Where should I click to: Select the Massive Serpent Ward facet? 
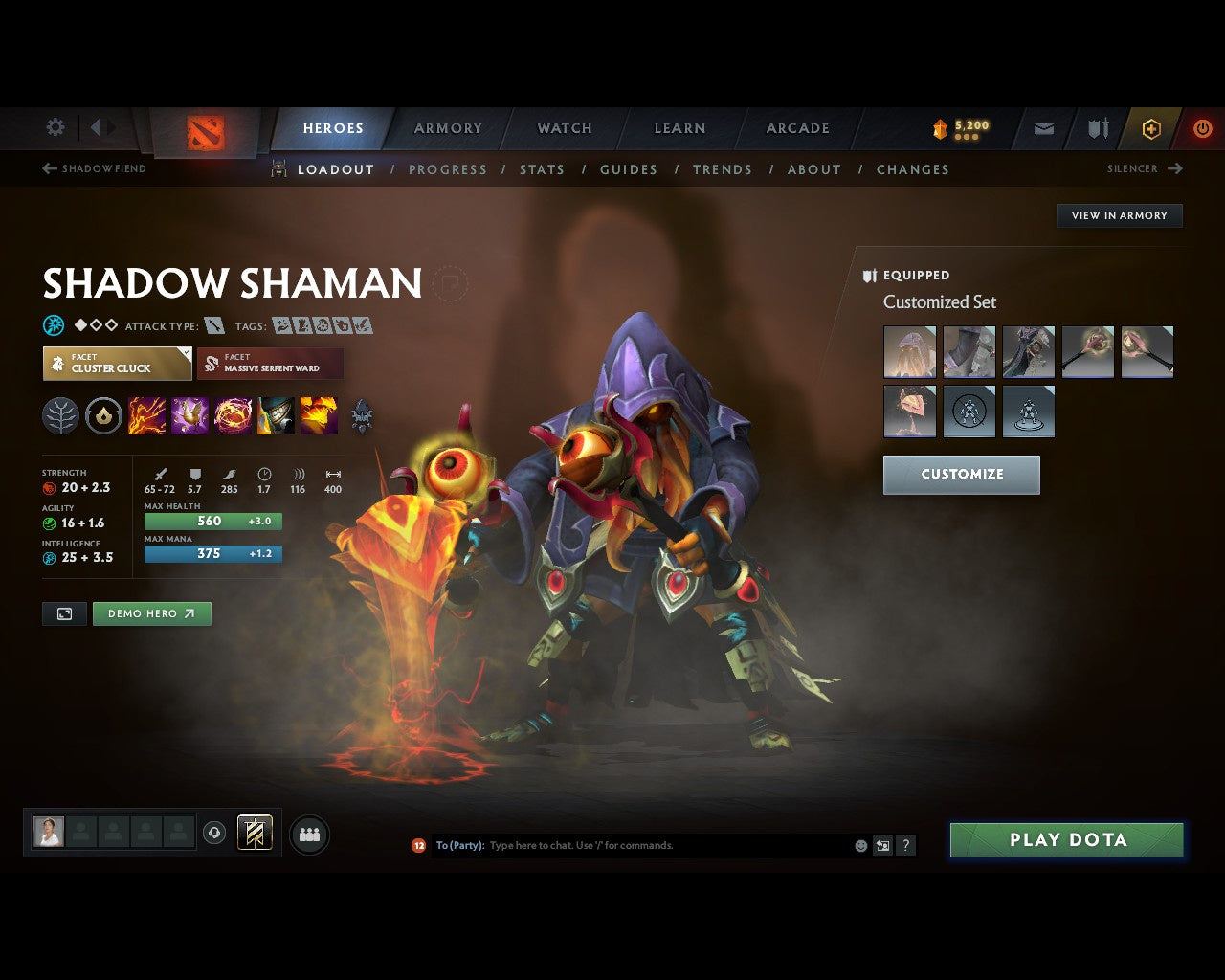pos(271,364)
